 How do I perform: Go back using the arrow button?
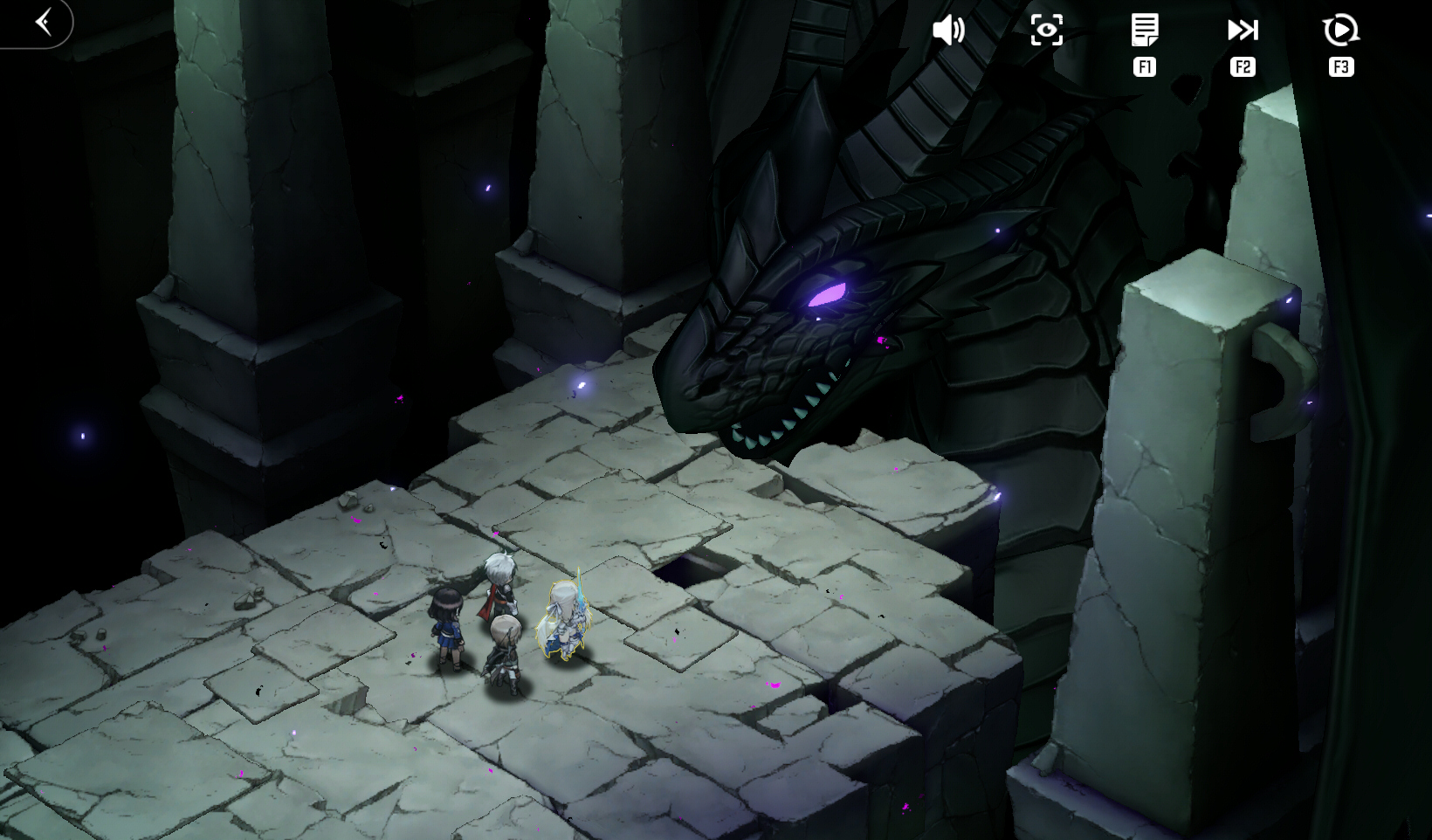pyautogui.click(x=43, y=22)
